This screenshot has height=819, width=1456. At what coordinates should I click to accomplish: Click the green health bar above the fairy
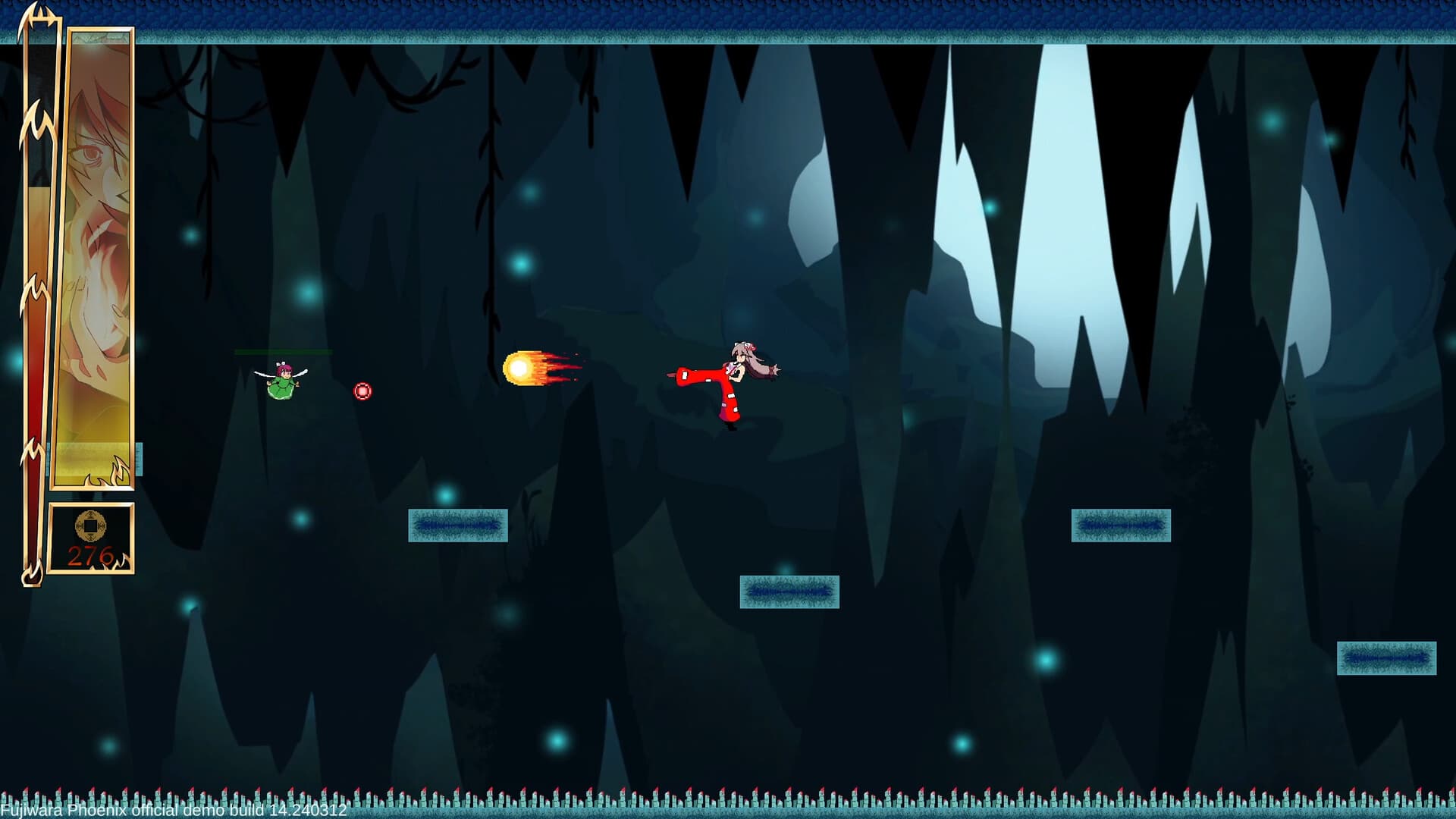[282, 353]
